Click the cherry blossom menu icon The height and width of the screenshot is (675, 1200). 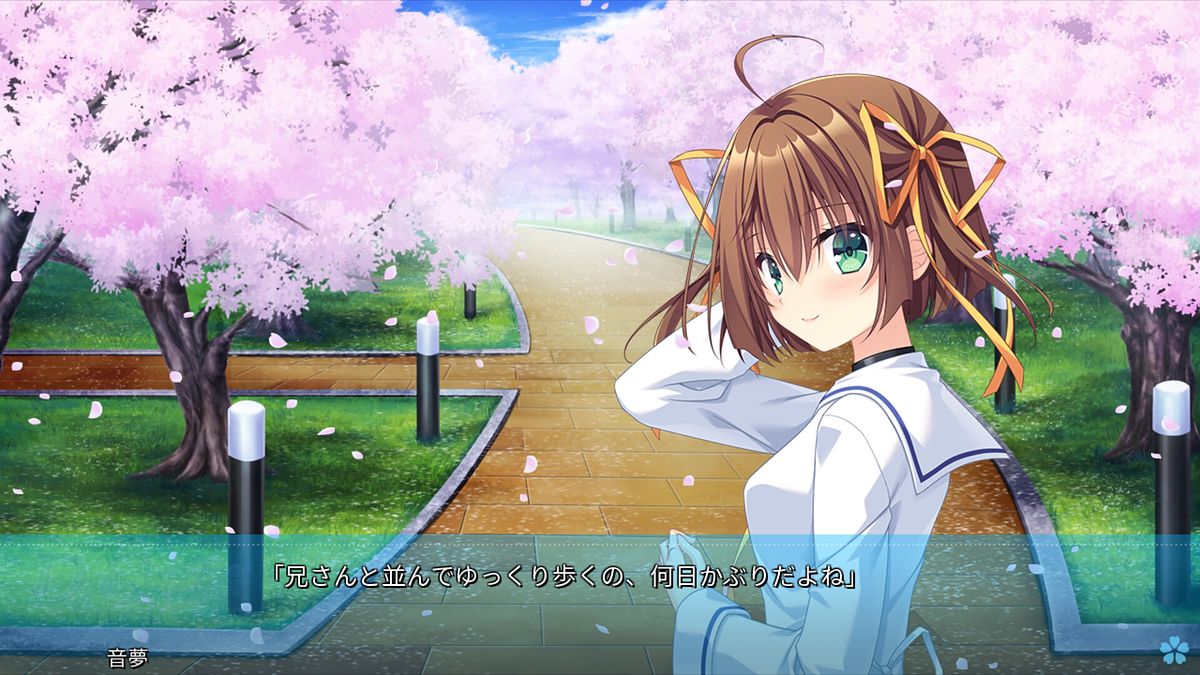click(x=1171, y=651)
